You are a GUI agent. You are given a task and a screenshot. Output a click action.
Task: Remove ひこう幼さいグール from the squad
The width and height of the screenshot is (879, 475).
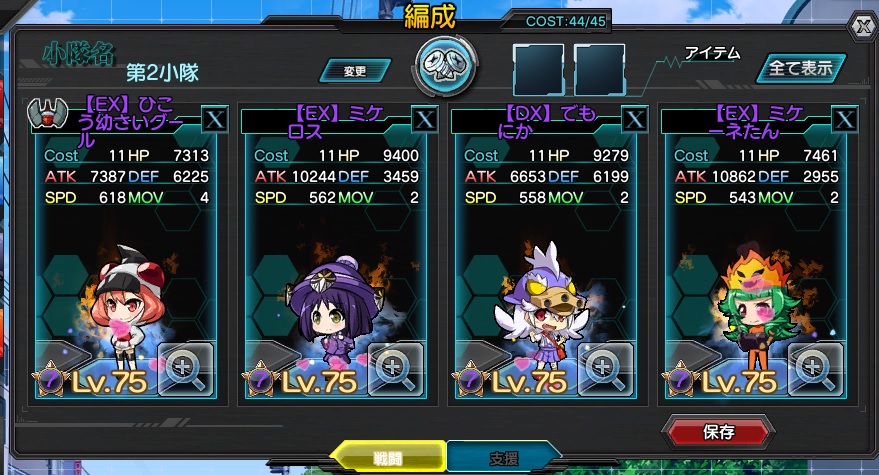[x=215, y=119]
